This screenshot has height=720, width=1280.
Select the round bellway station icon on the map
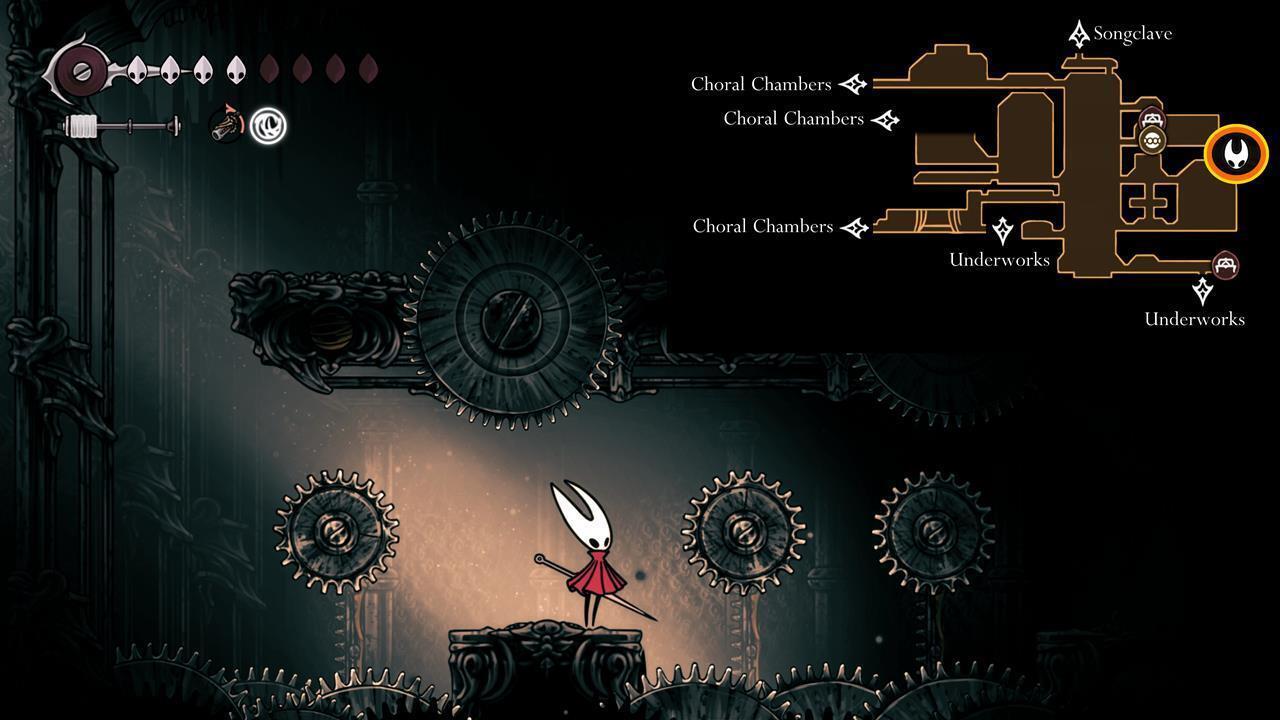click(1151, 140)
